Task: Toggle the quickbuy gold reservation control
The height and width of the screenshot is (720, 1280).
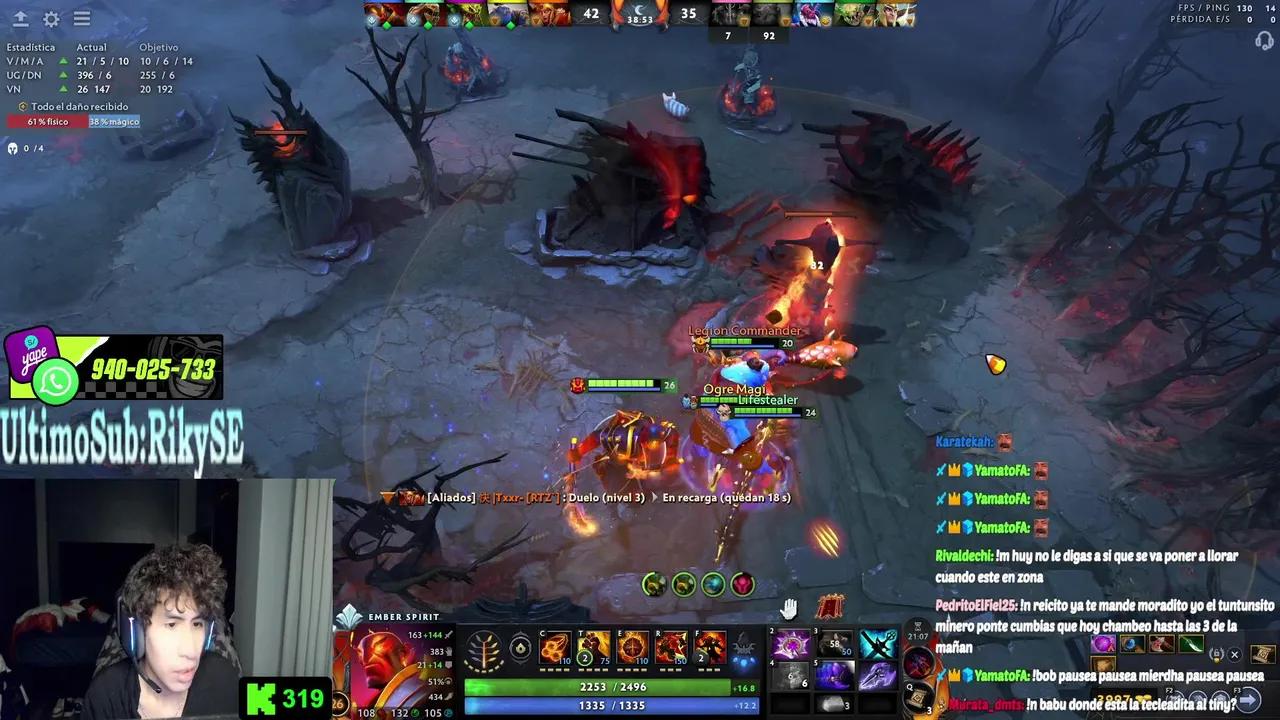Action: point(1216,654)
